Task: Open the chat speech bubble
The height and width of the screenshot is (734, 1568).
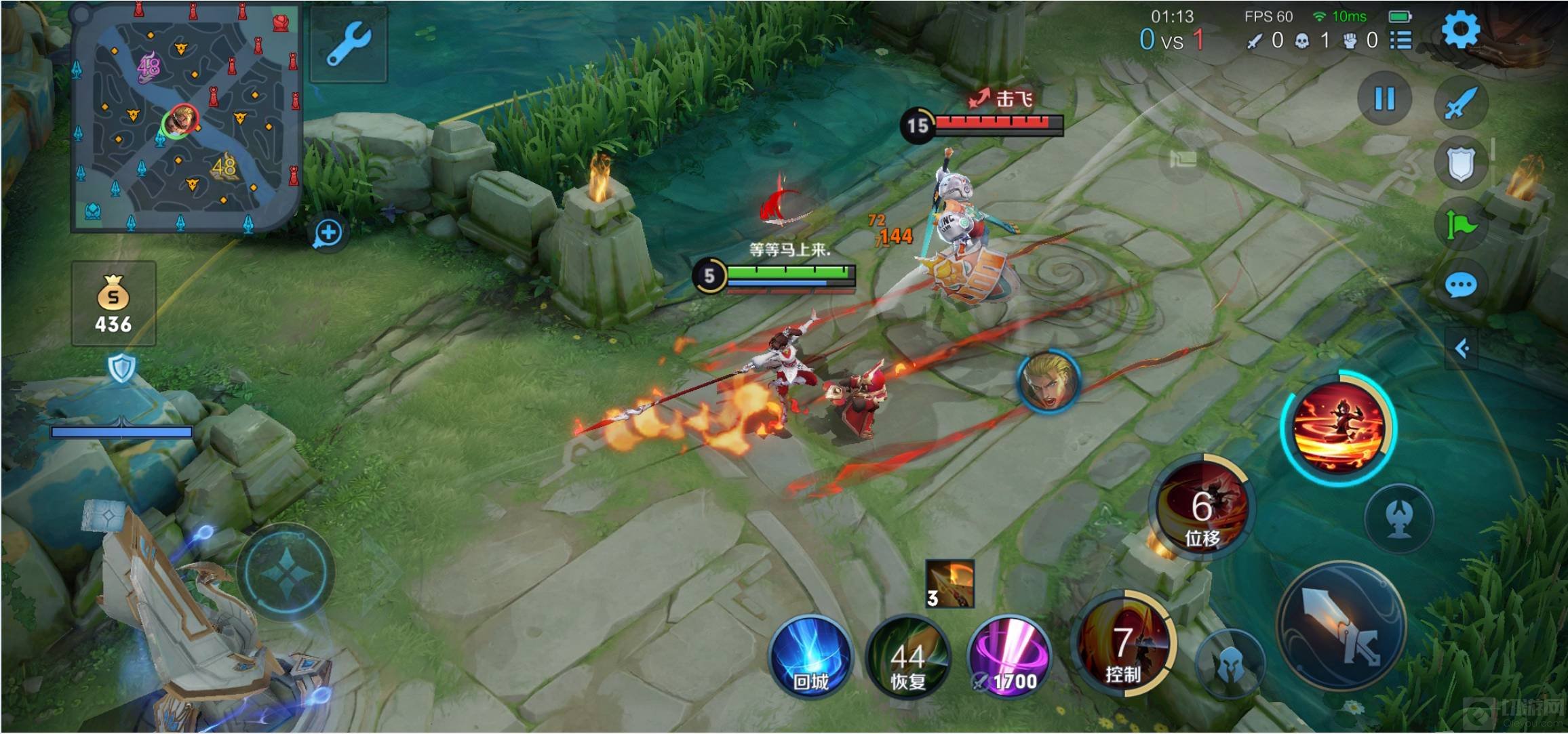Action: (x=1460, y=285)
